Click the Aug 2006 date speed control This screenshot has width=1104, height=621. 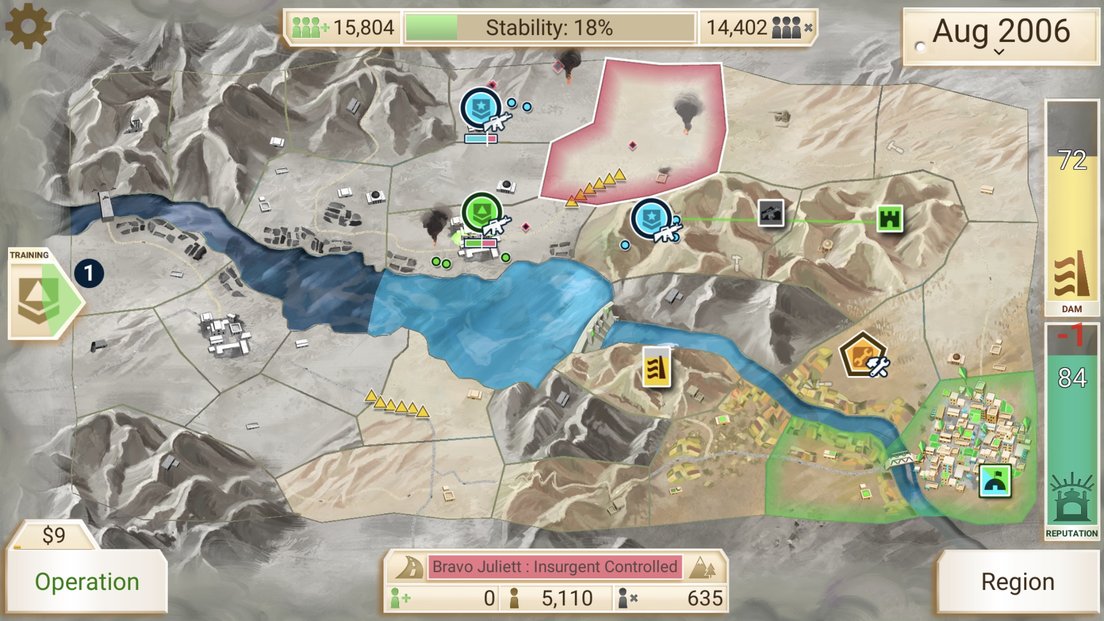1000,35
